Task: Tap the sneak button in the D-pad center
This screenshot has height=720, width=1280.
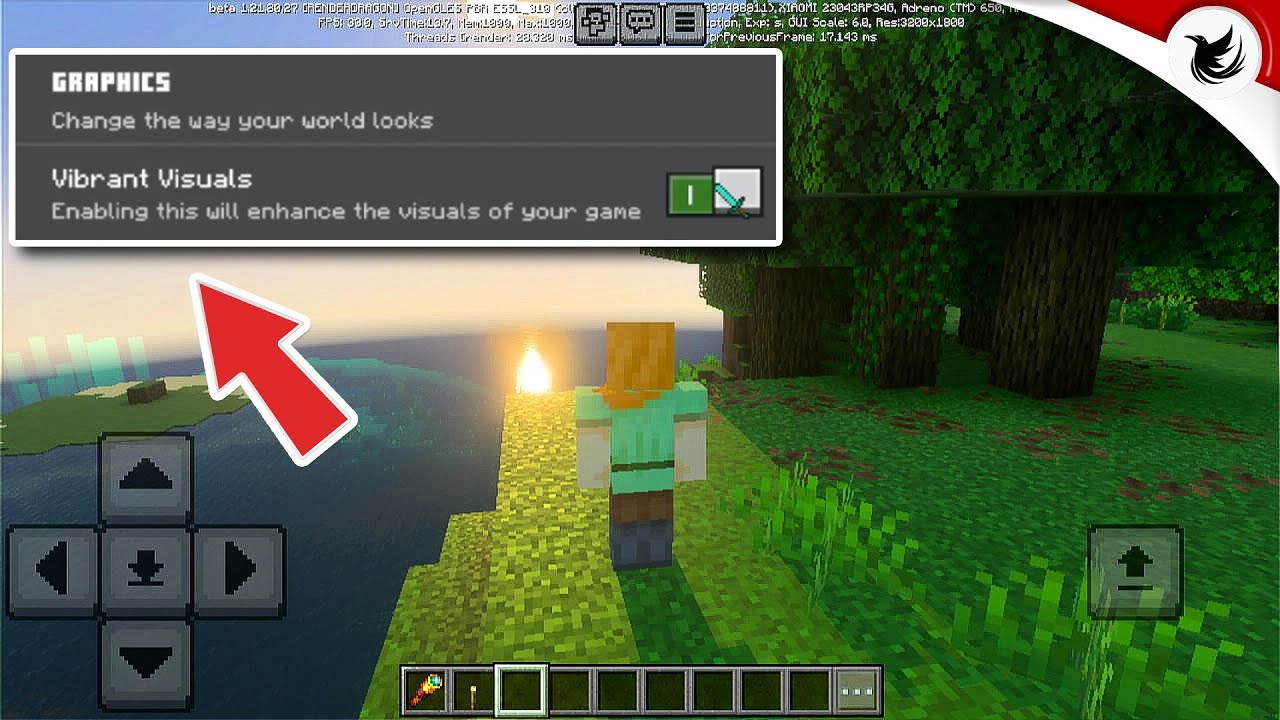Action: coord(146,570)
